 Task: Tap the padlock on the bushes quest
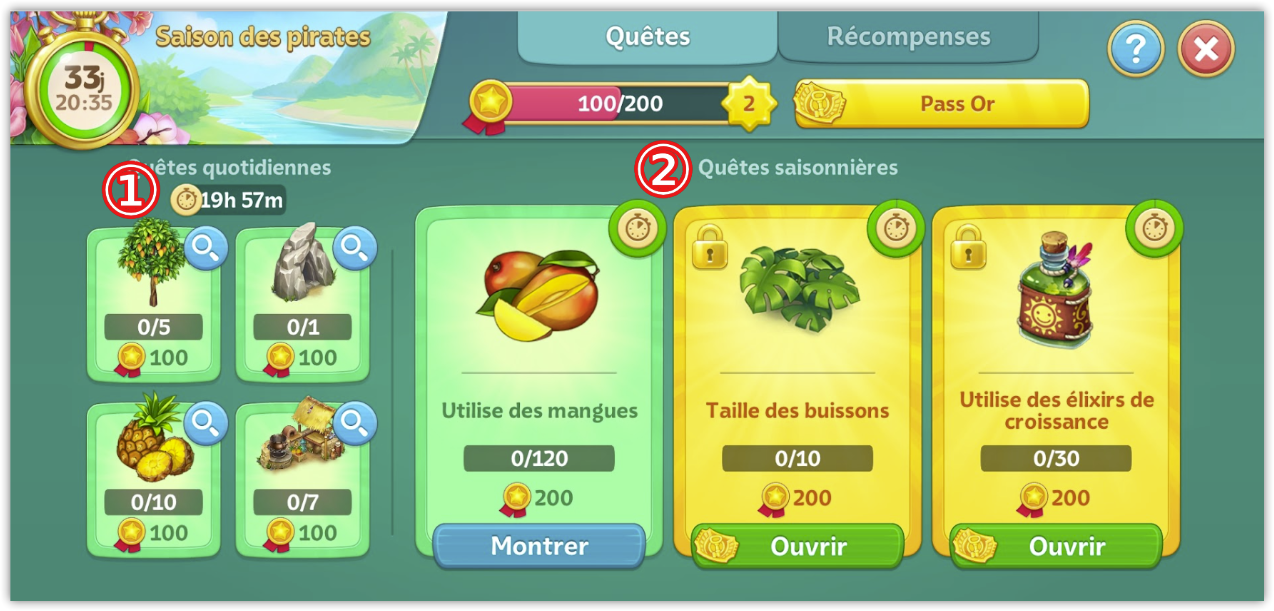pos(709,246)
